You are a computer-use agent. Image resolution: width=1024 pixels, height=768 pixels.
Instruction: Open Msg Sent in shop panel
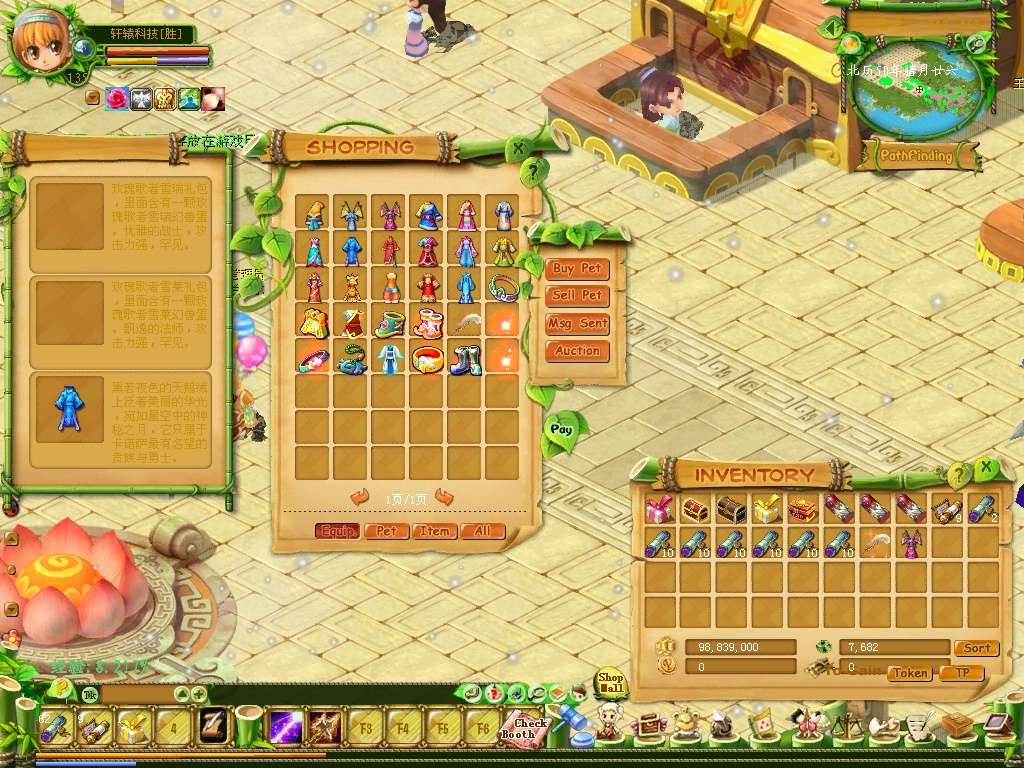click(x=577, y=323)
